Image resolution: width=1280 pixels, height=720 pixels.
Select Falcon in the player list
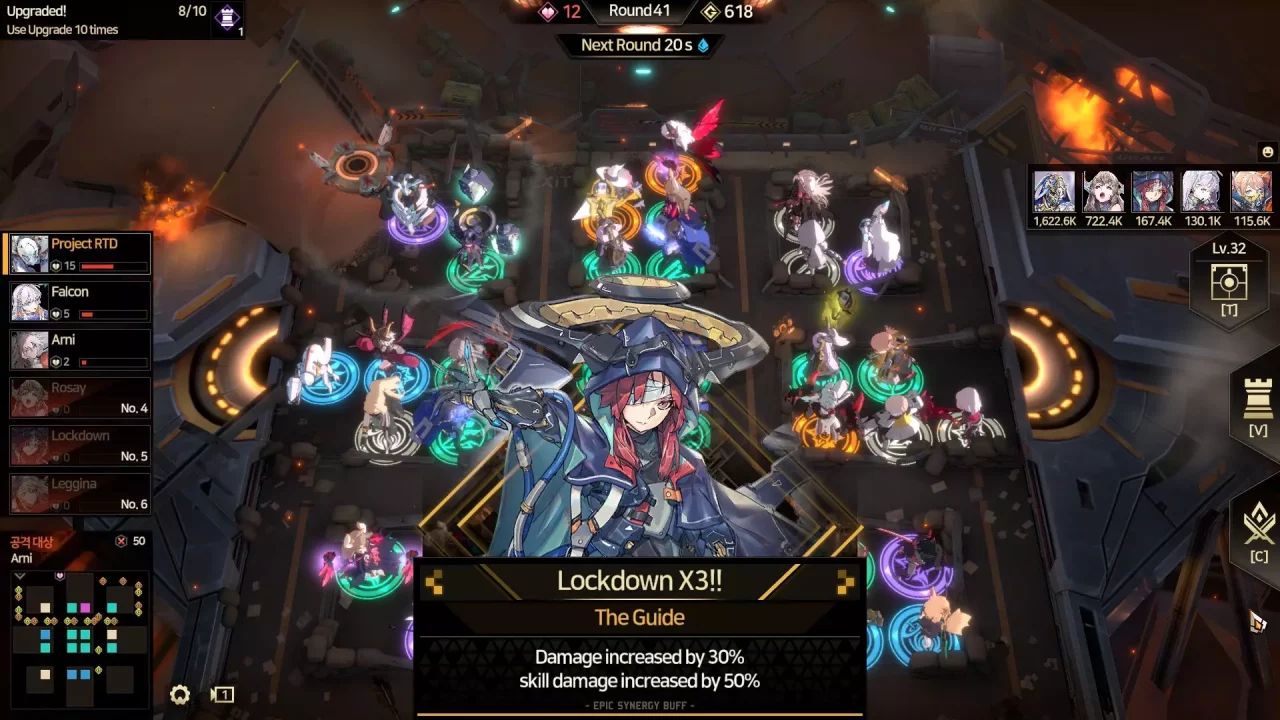click(80, 299)
